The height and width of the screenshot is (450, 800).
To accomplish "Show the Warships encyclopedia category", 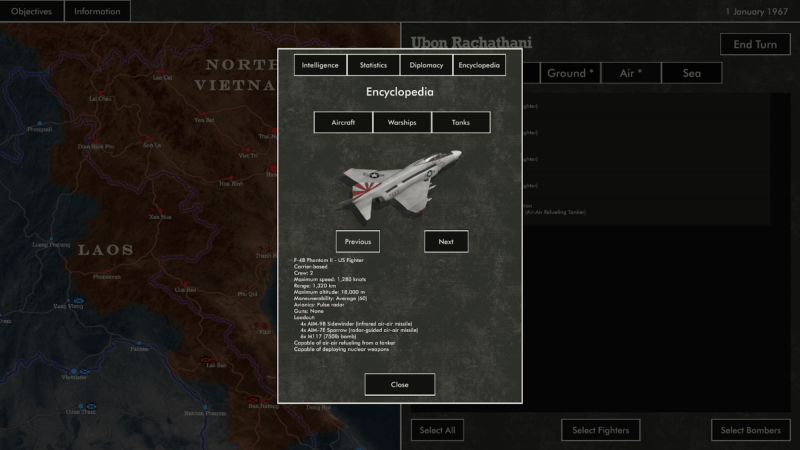I will pyautogui.click(x=402, y=122).
